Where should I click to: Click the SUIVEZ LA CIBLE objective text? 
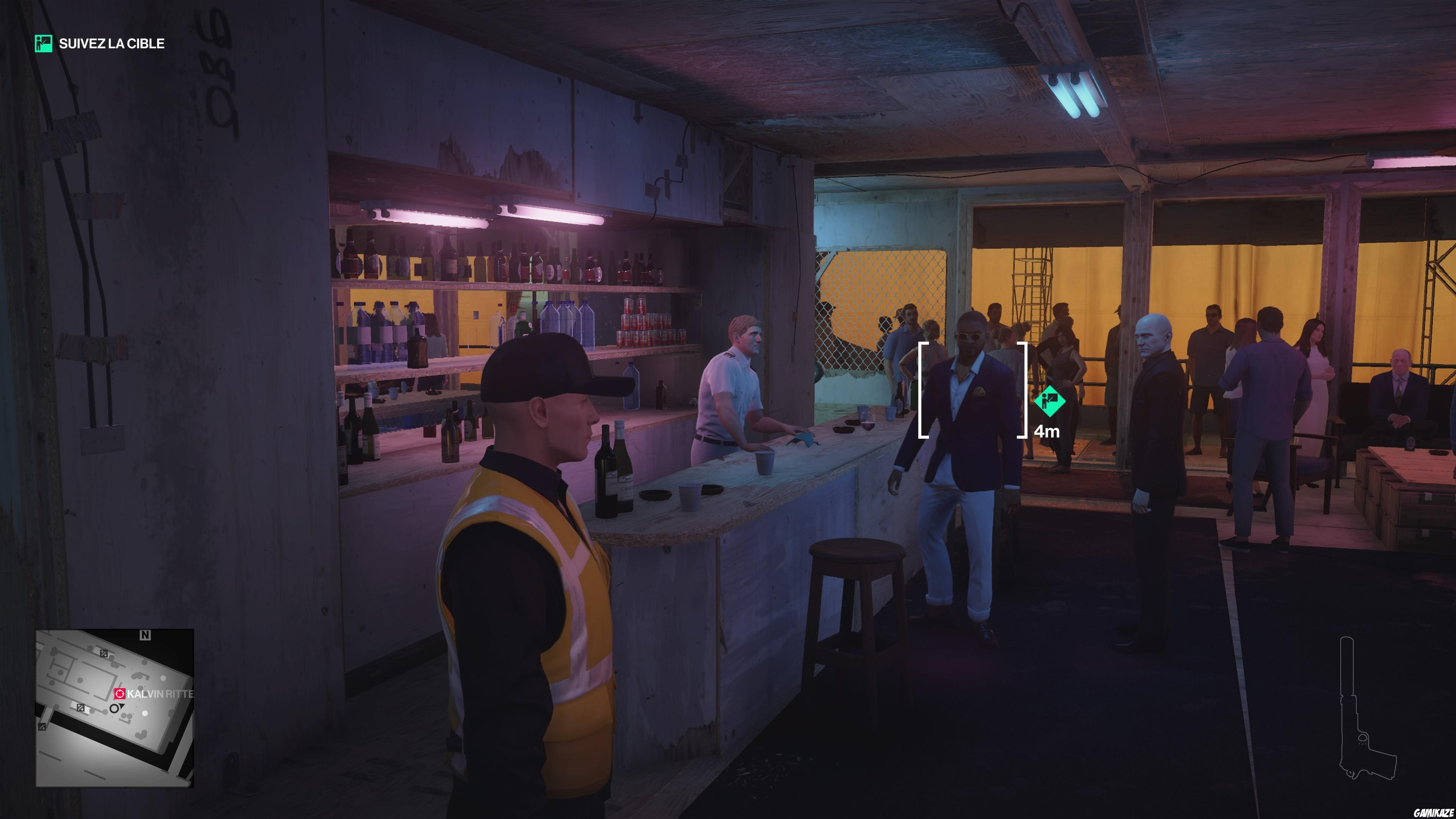pos(111,44)
